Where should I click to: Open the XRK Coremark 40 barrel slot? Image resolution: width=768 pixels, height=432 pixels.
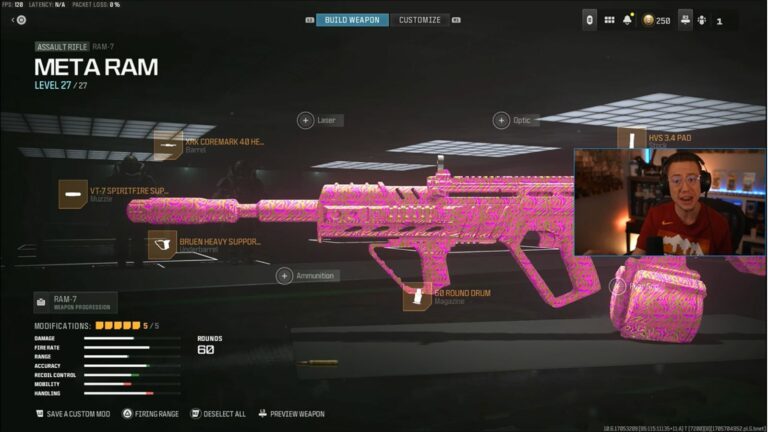(x=168, y=145)
